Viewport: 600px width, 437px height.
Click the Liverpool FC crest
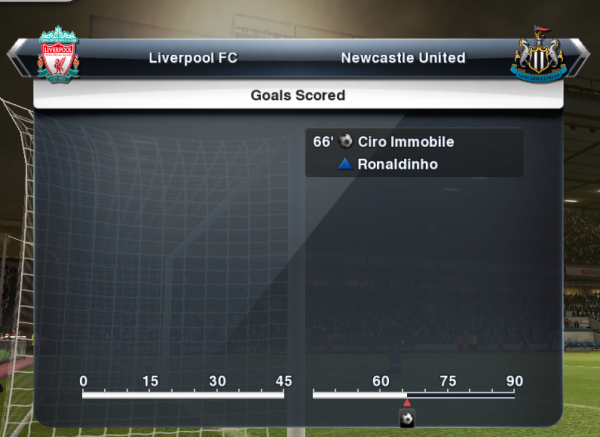tap(57, 55)
